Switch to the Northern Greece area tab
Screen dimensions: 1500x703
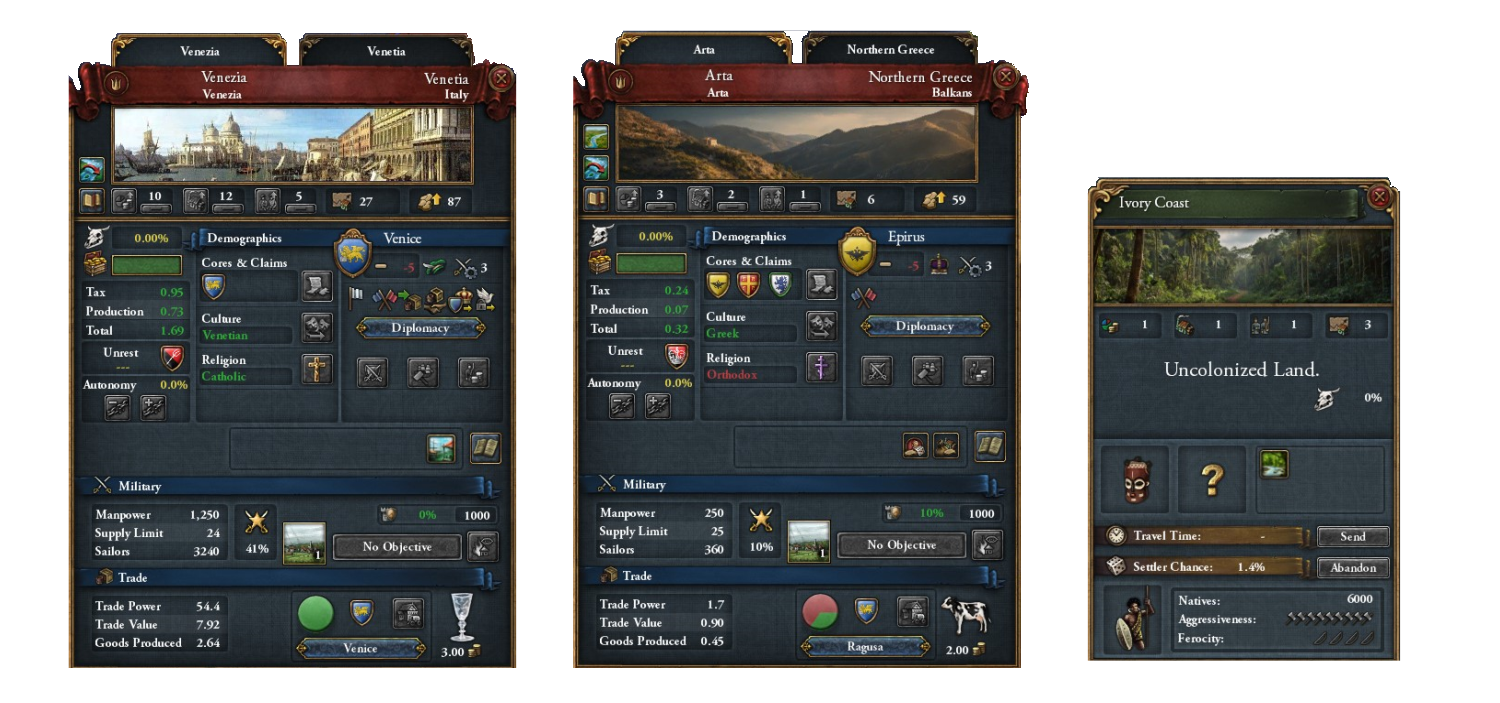click(890, 49)
